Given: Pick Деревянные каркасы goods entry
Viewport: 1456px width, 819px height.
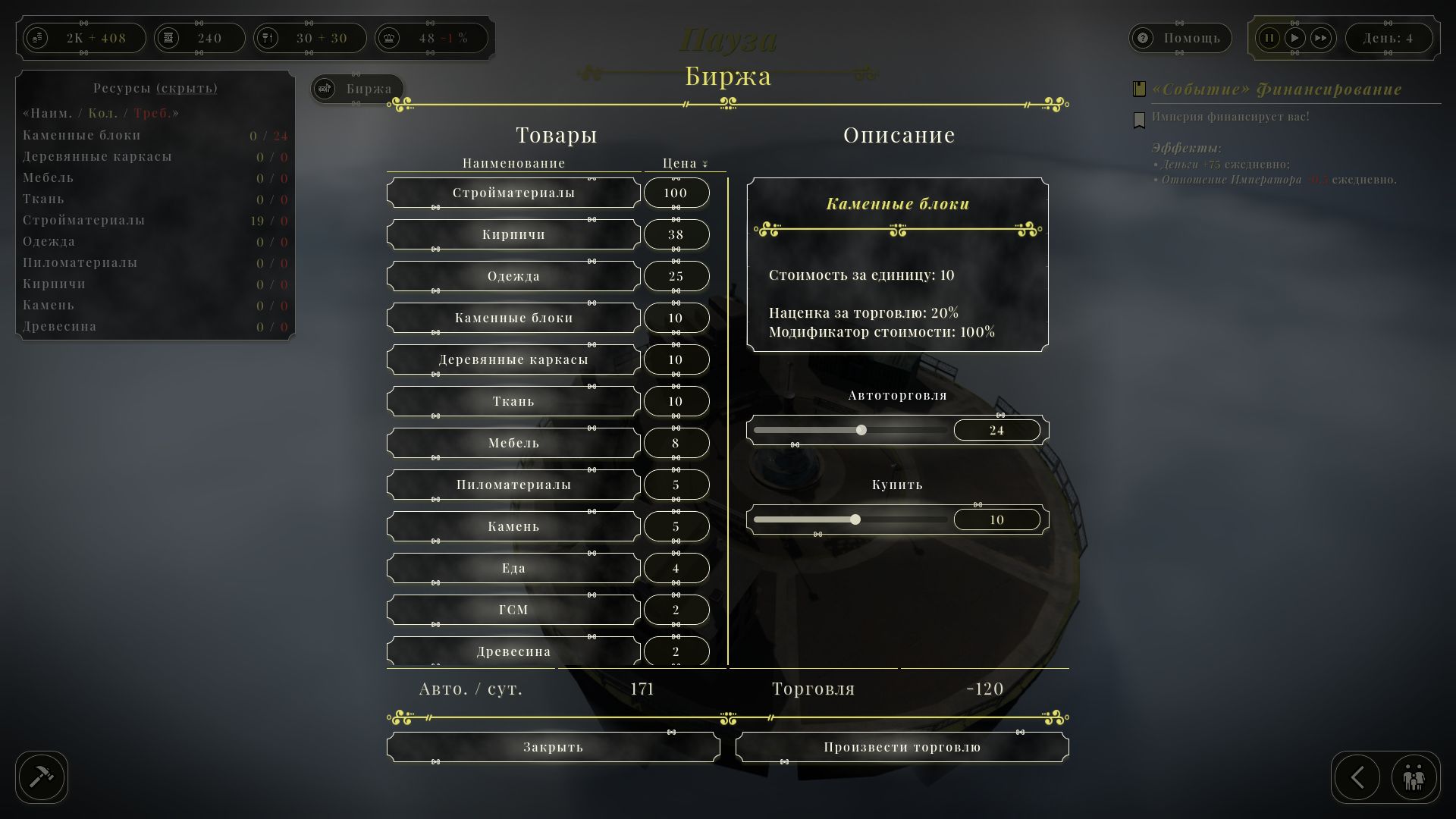Looking at the screenshot, I should point(513,359).
